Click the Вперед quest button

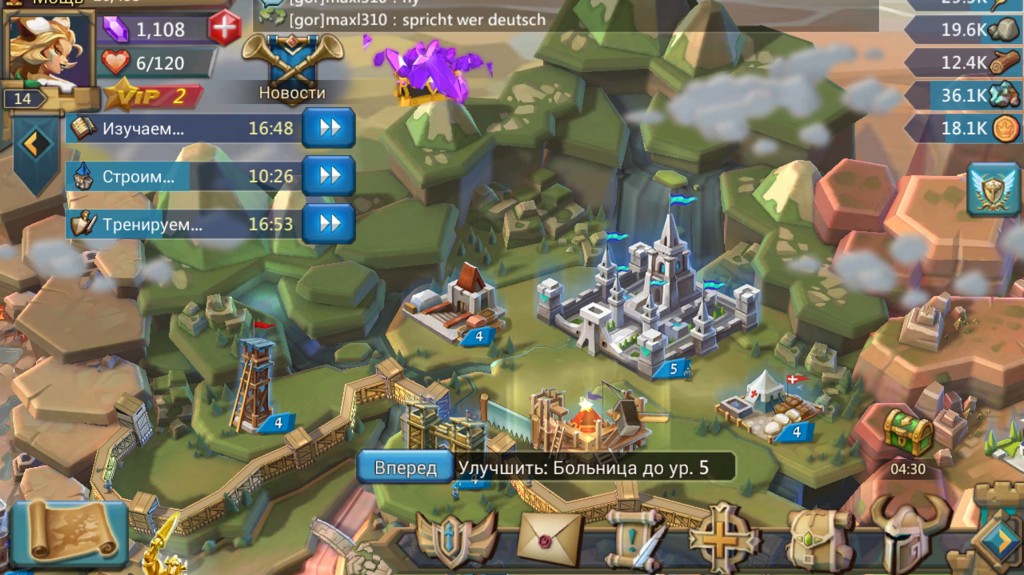click(405, 467)
